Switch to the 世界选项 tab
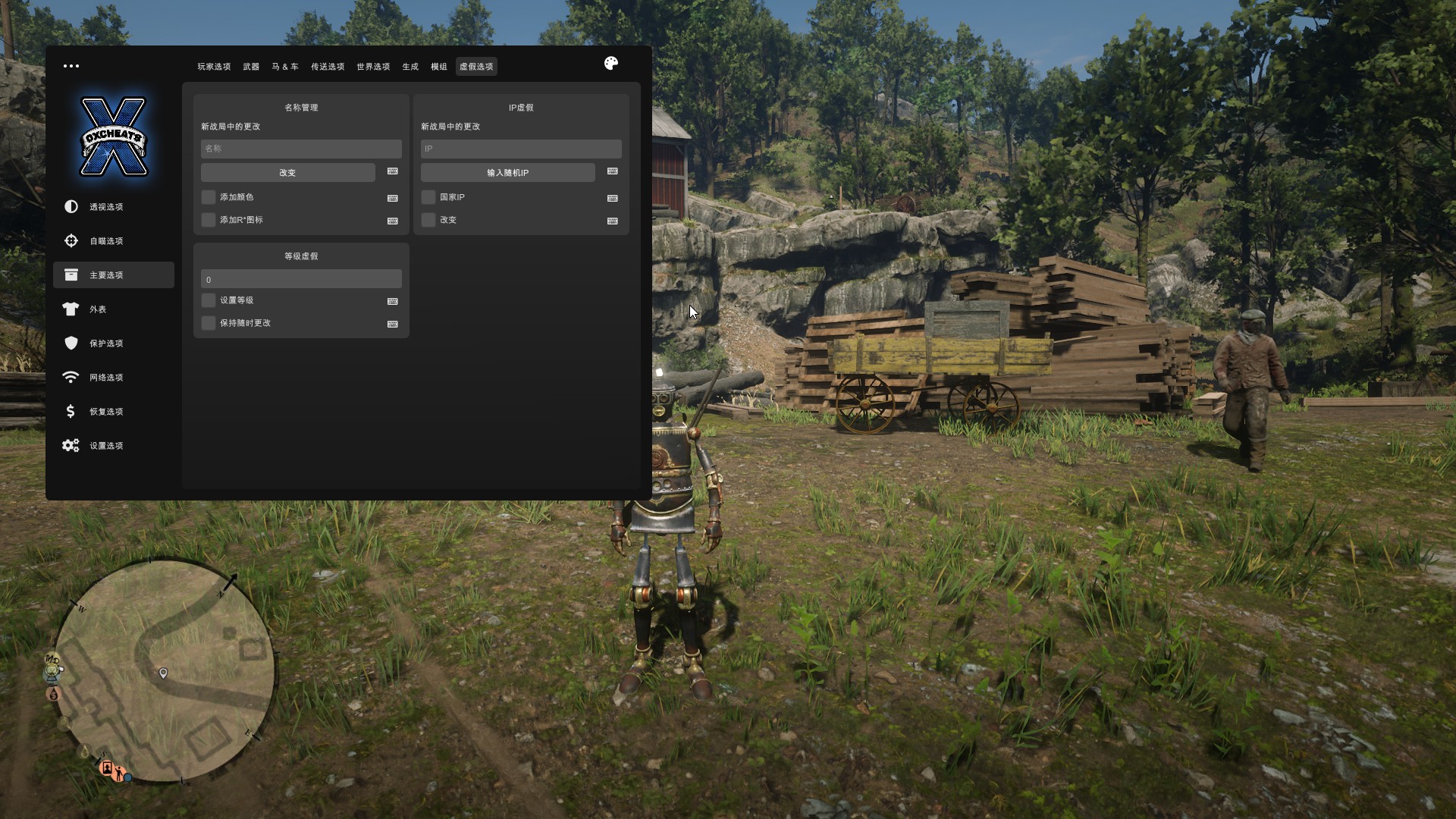1456x819 pixels. (373, 67)
